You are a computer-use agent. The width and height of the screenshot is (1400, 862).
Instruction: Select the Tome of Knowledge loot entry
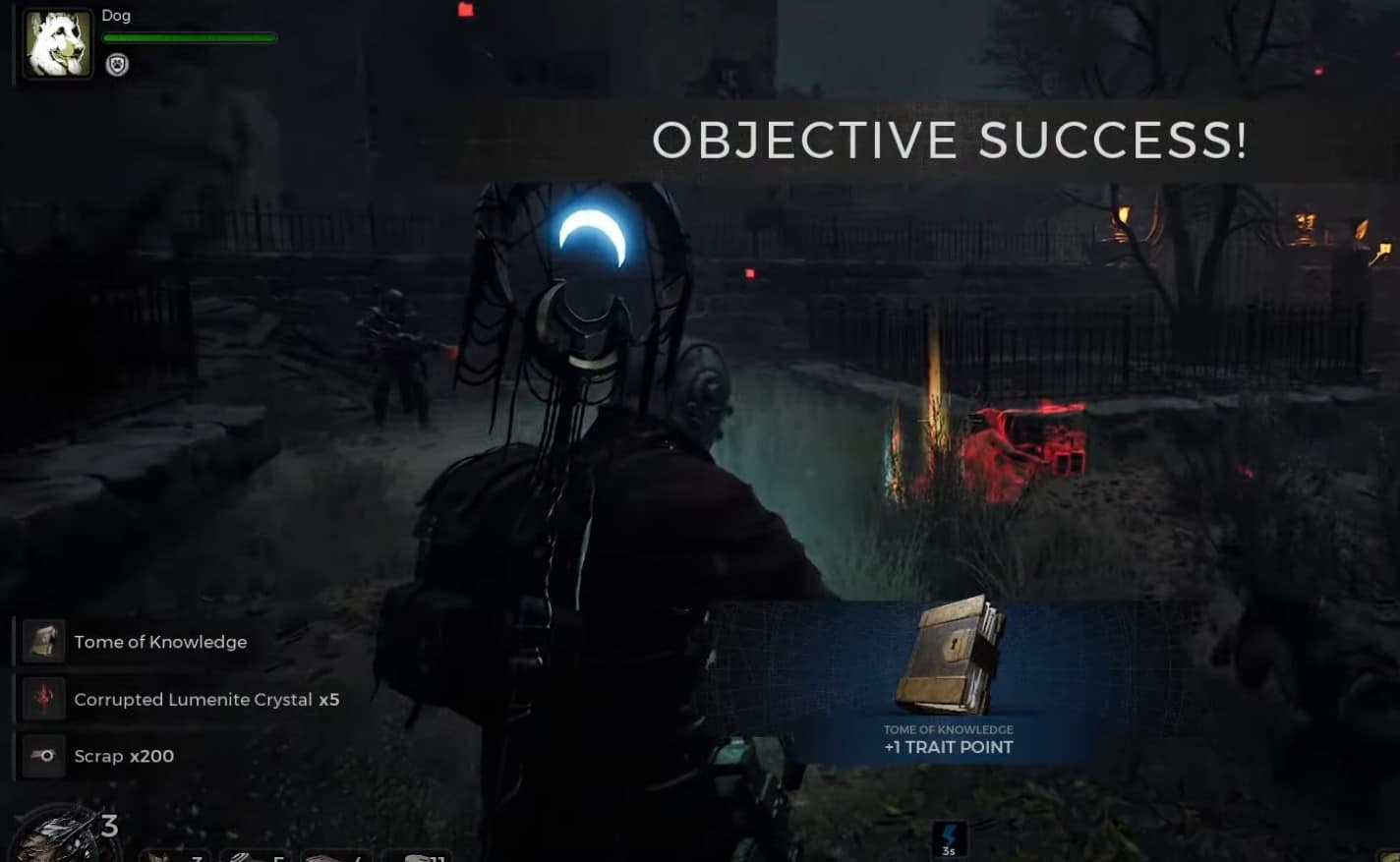[160, 642]
